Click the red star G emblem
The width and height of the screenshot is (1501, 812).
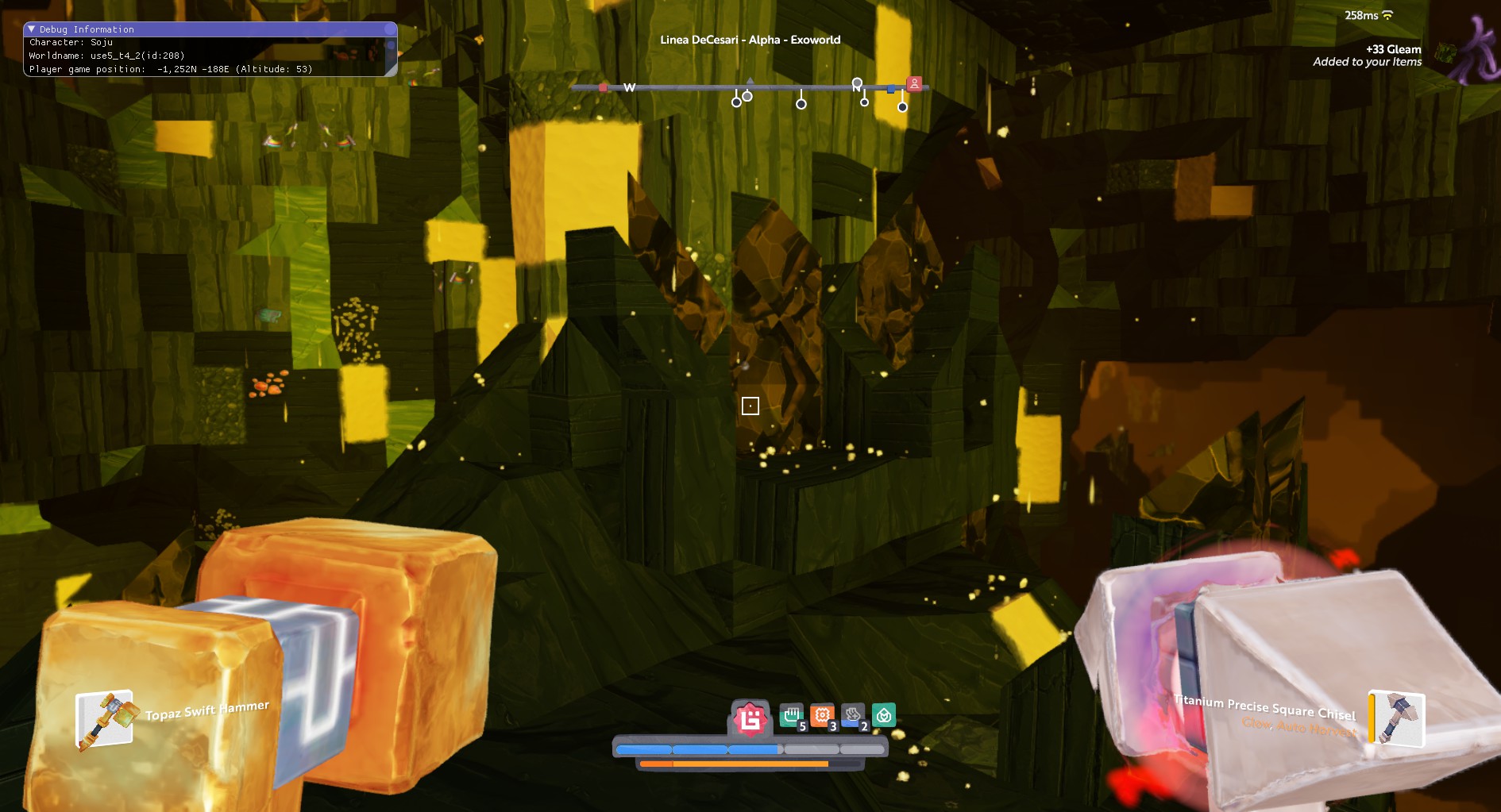pyautogui.click(x=750, y=718)
